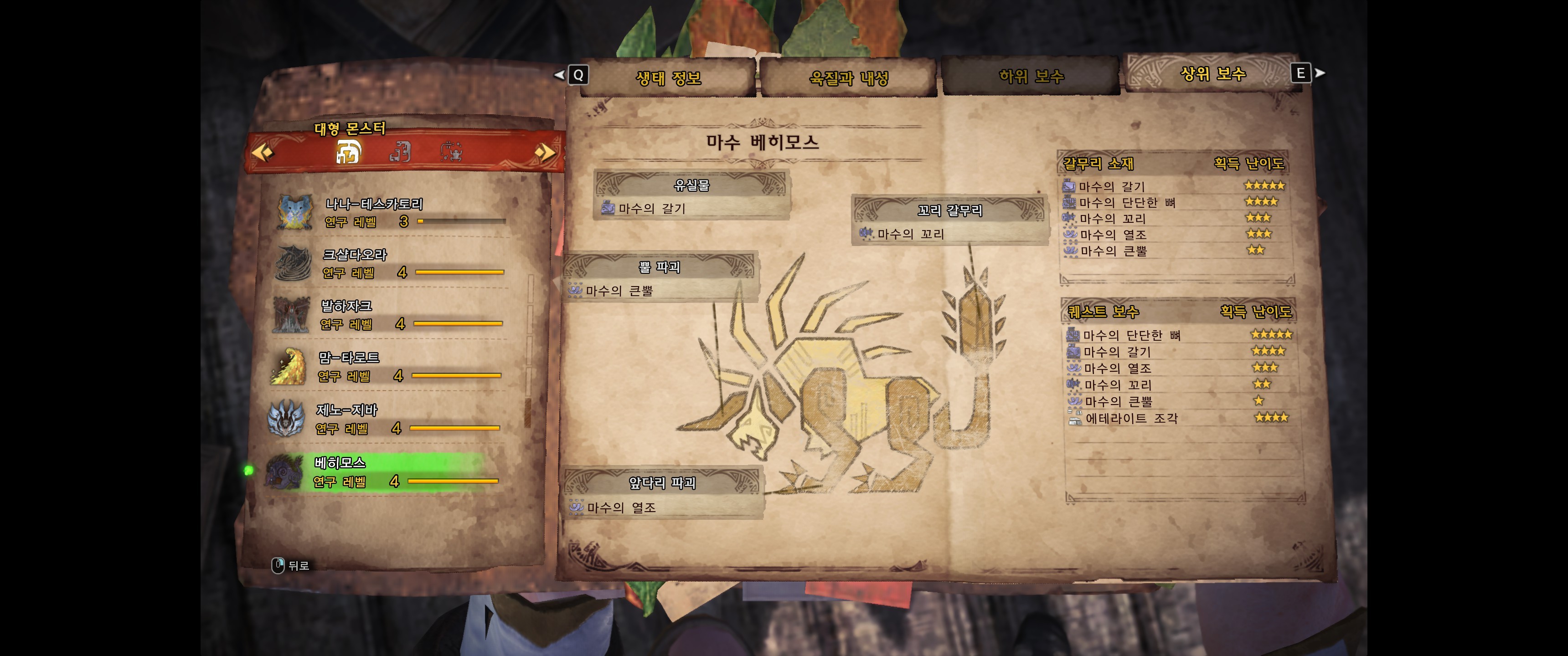The width and height of the screenshot is (1568, 656).
Task: Select the highlighted 베히모스 entry
Action: pos(390,471)
